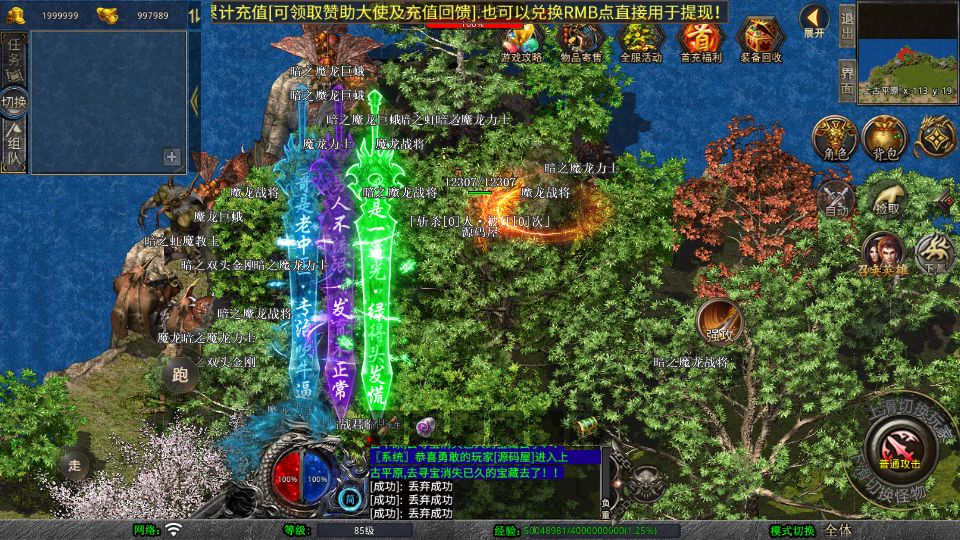
Task: Tap the 强攻 forced attack button
Action: click(719, 320)
